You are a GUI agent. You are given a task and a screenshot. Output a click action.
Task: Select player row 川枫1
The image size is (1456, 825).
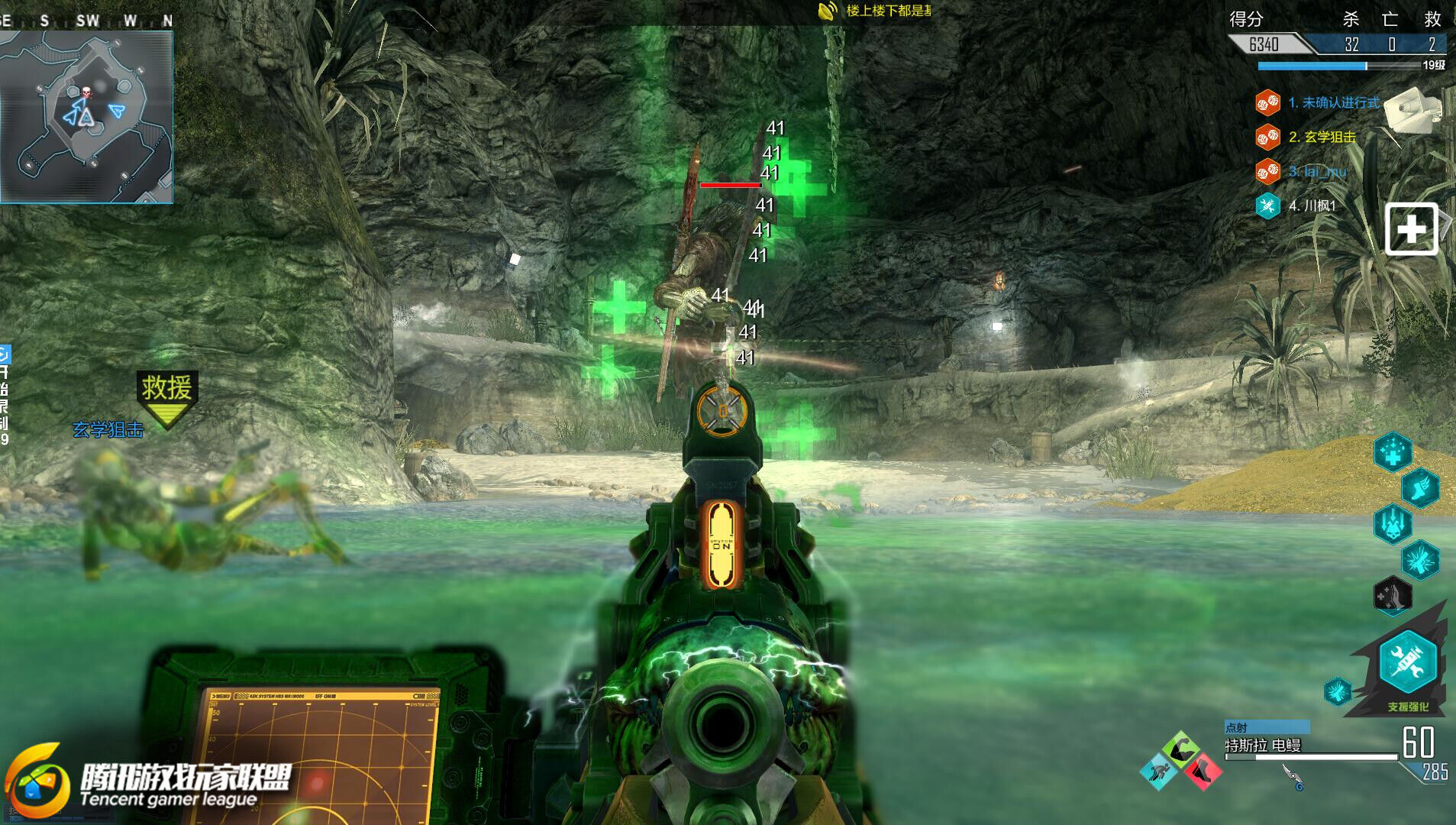coord(1312,205)
